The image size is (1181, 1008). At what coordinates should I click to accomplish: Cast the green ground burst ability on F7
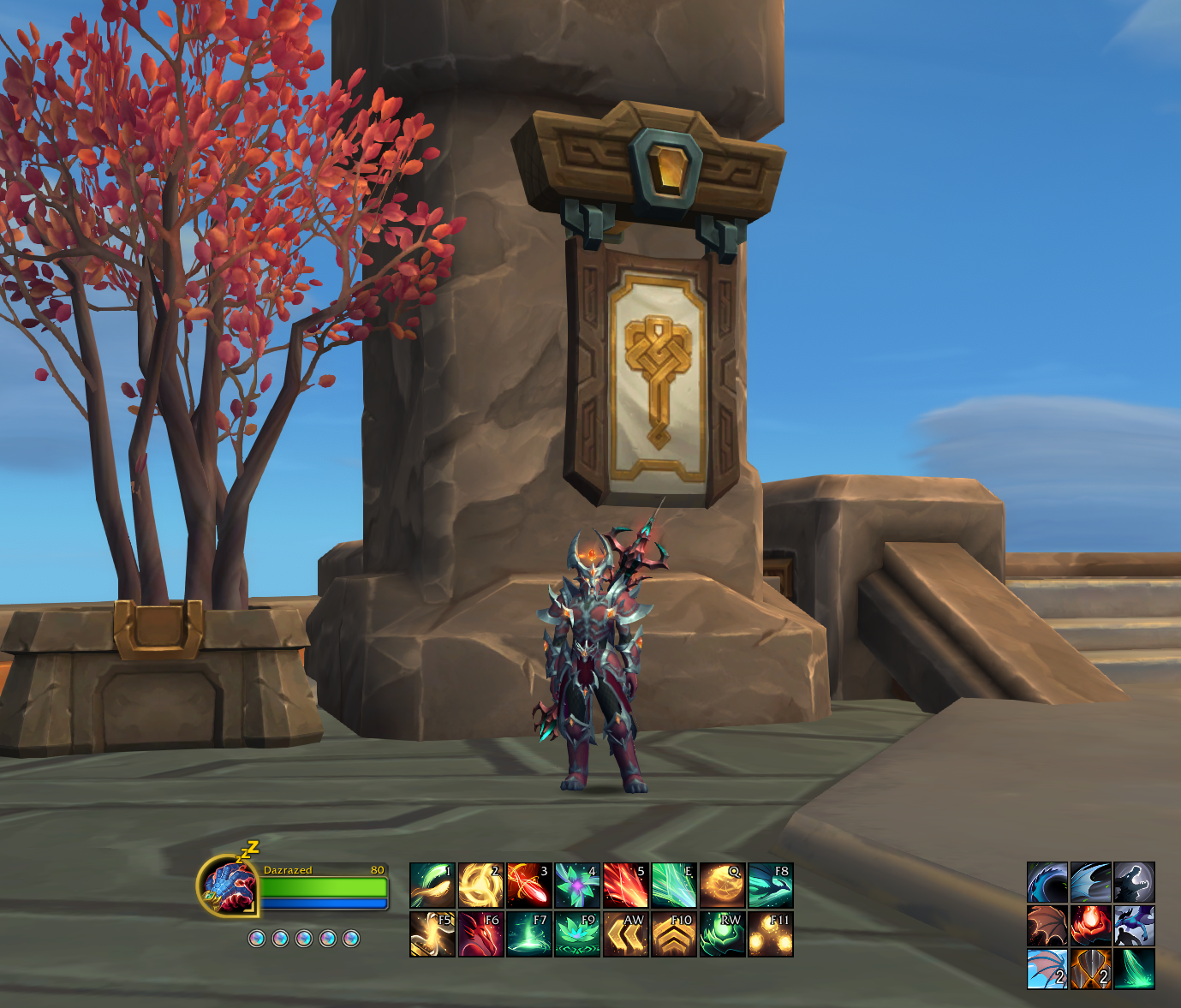528,933
